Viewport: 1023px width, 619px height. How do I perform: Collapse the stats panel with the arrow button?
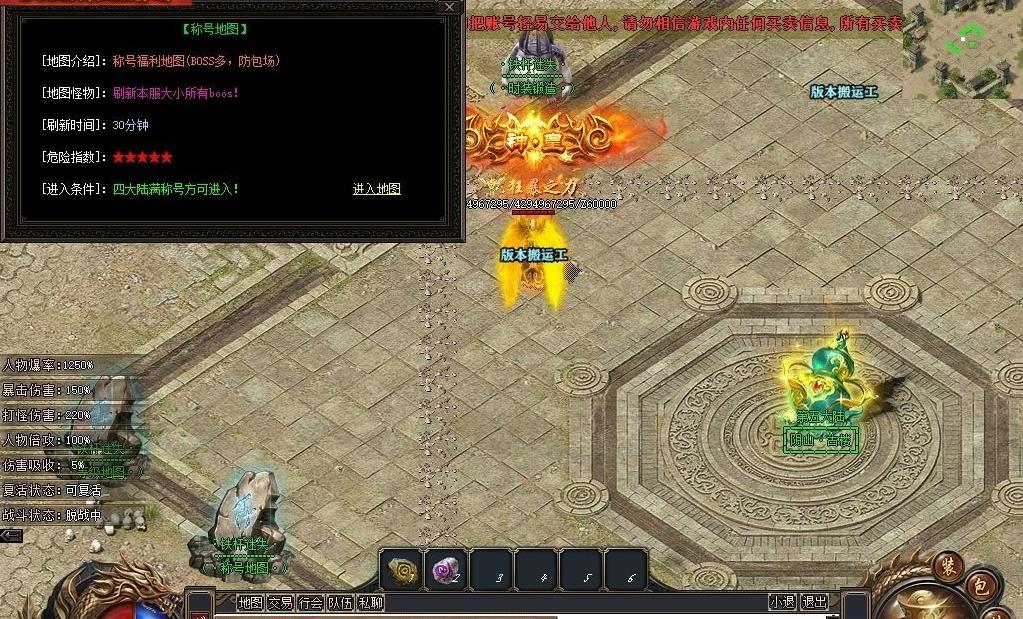(11, 536)
